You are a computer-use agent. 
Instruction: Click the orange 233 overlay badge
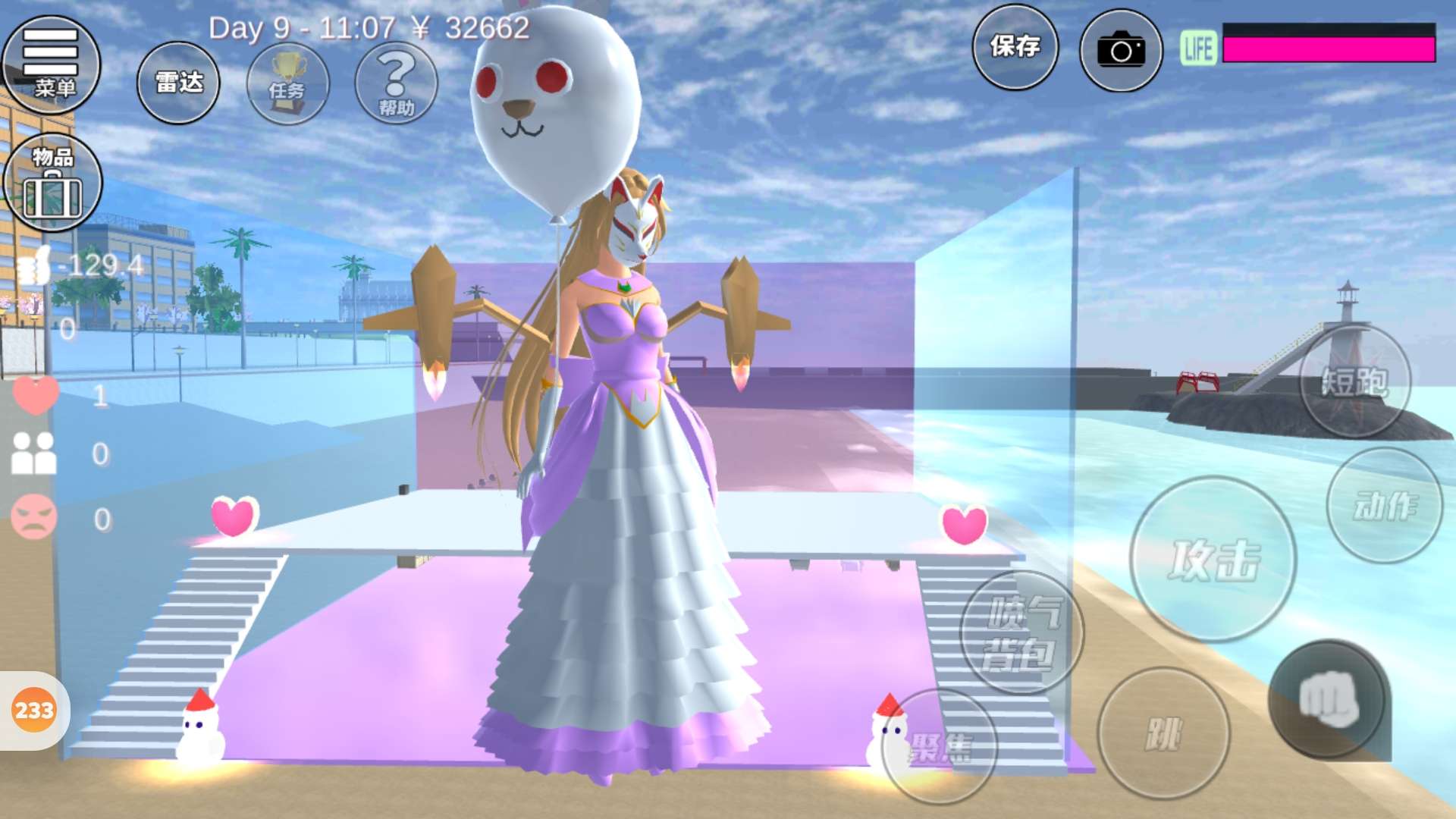click(34, 711)
